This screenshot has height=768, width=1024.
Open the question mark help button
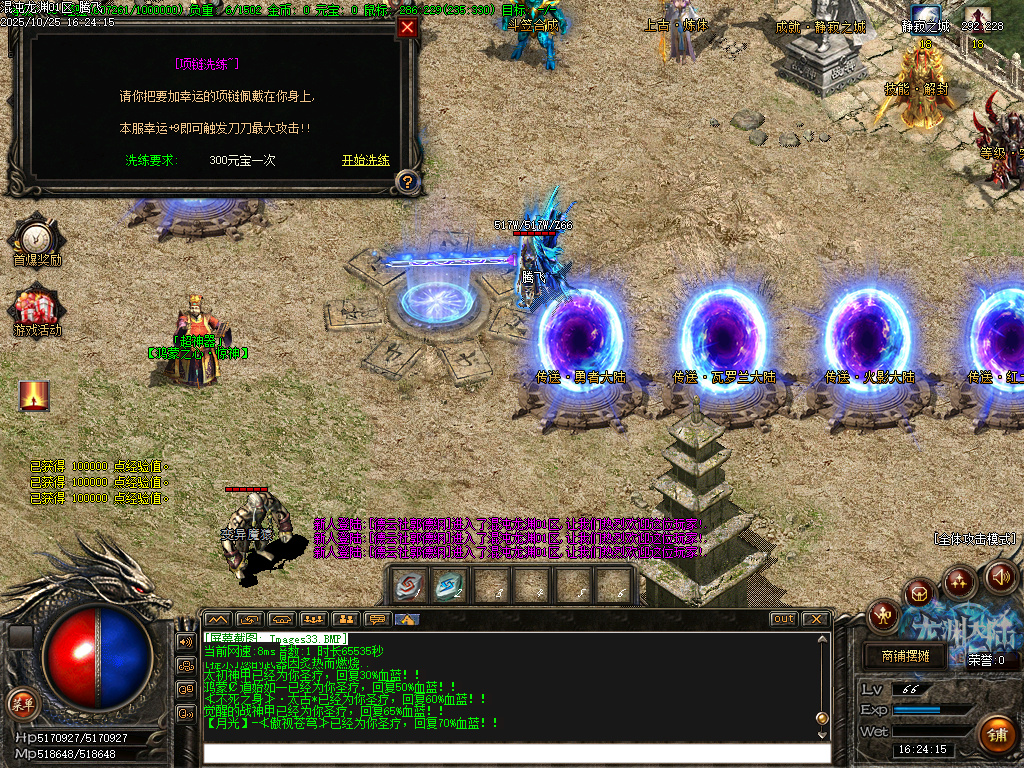tap(407, 182)
